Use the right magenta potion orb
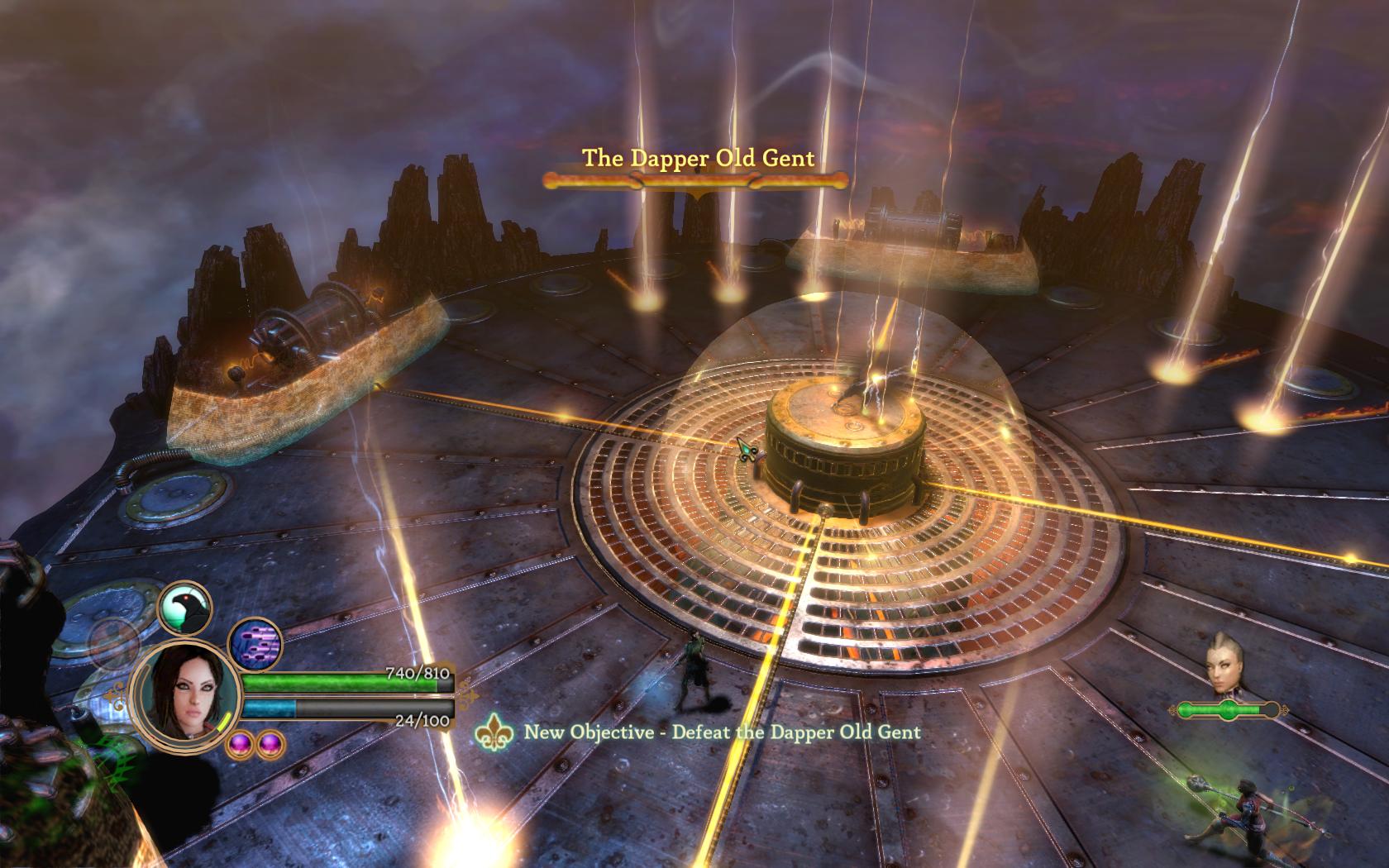Image resolution: width=1389 pixels, height=868 pixels. coord(269,744)
